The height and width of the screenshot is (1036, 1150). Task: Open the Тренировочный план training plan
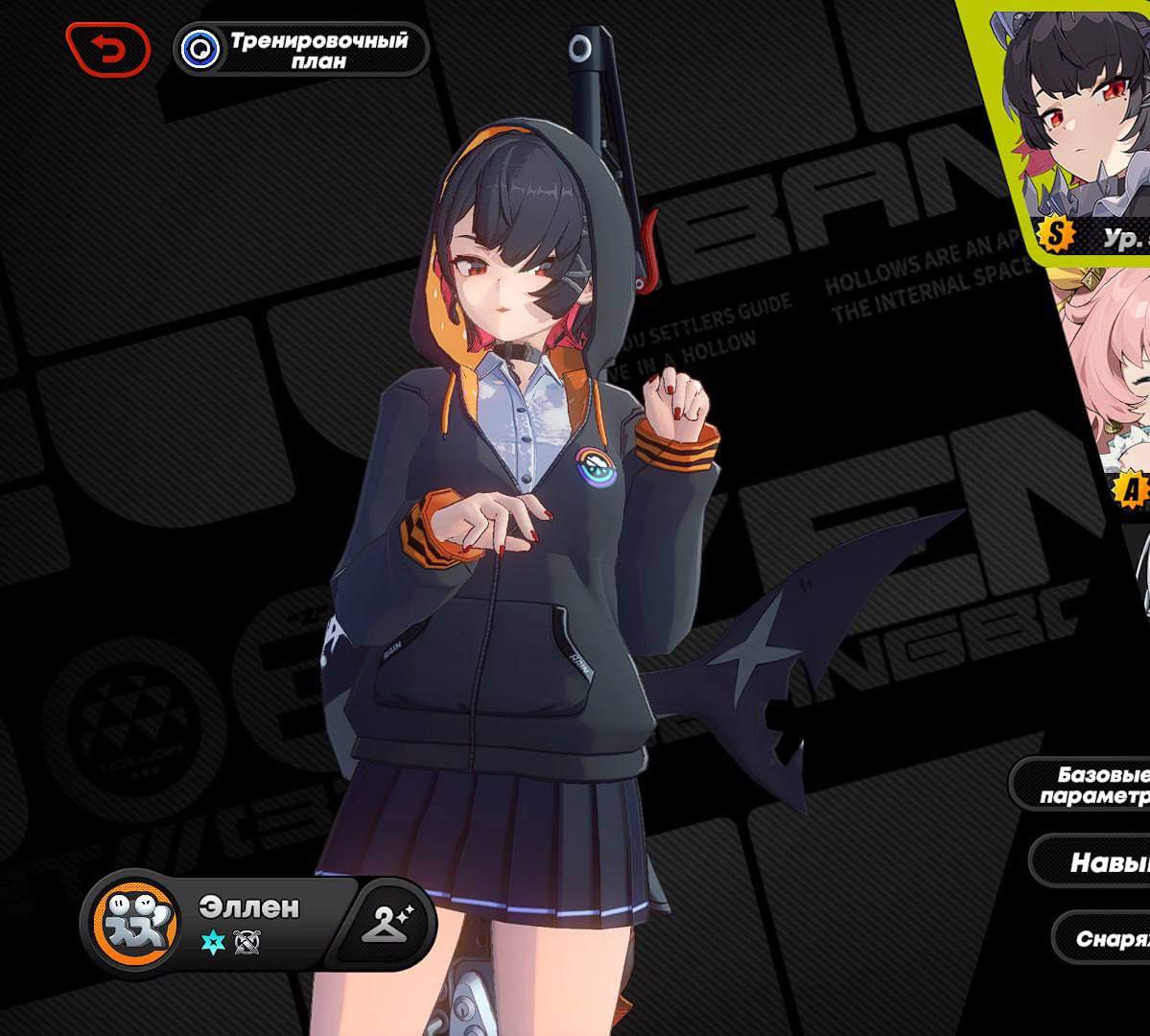(301, 50)
